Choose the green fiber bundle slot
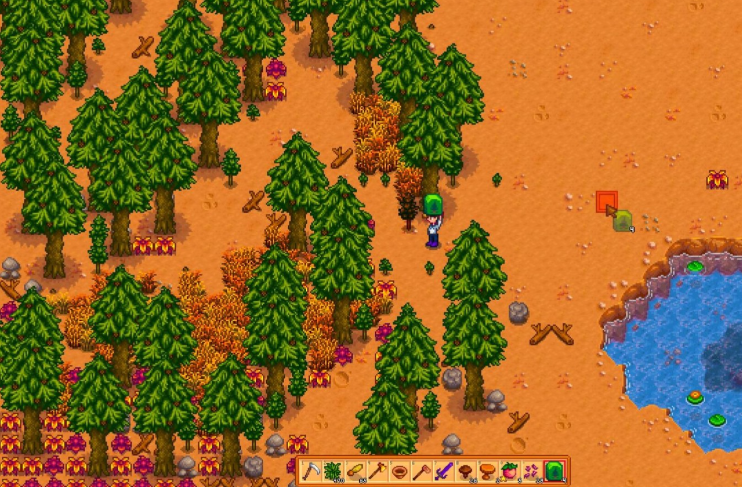 333,470
